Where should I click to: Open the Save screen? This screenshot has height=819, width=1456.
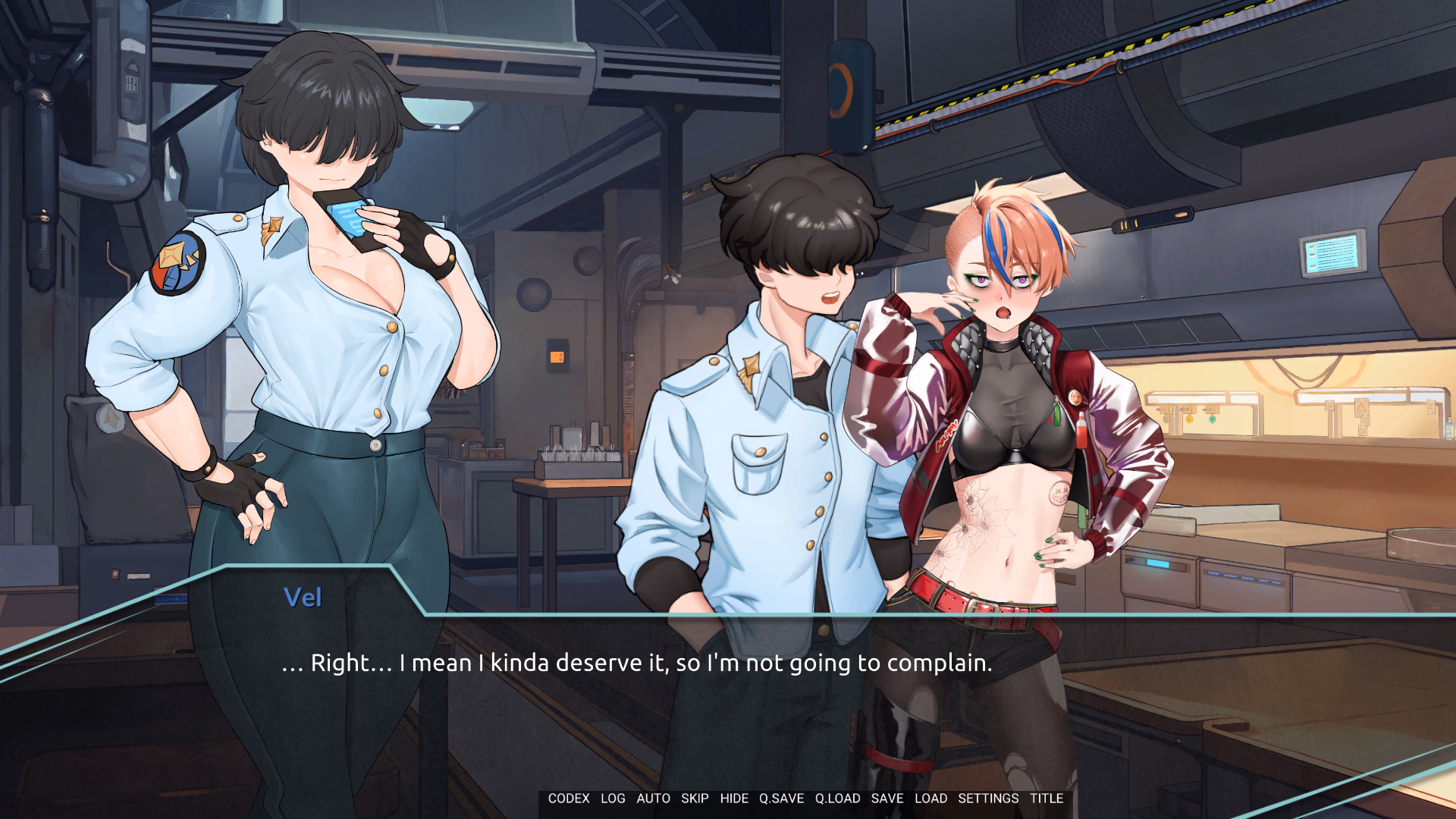click(887, 799)
